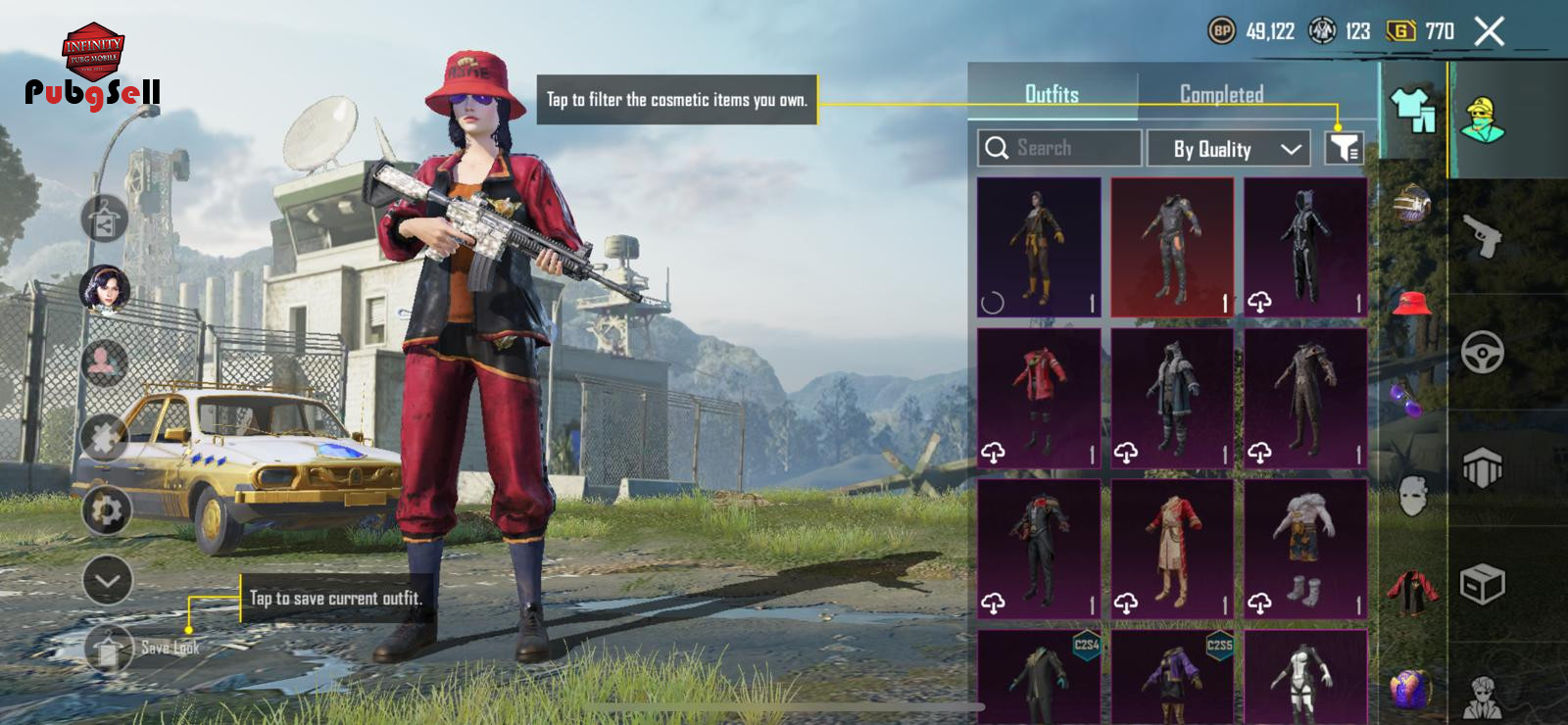
Task: Open the wardrobe share hanger icon
Action: coord(105,218)
